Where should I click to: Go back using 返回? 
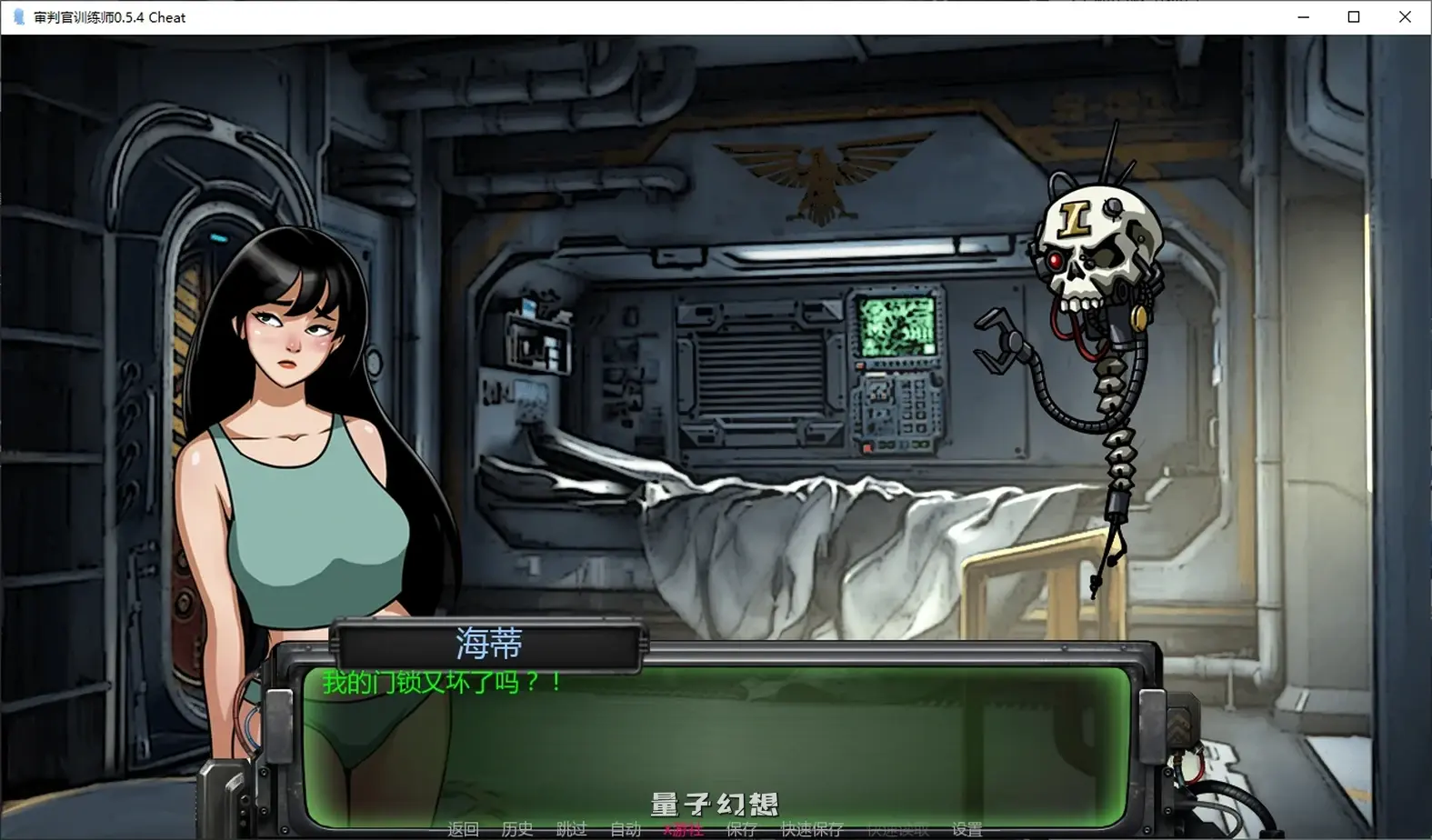tap(463, 828)
